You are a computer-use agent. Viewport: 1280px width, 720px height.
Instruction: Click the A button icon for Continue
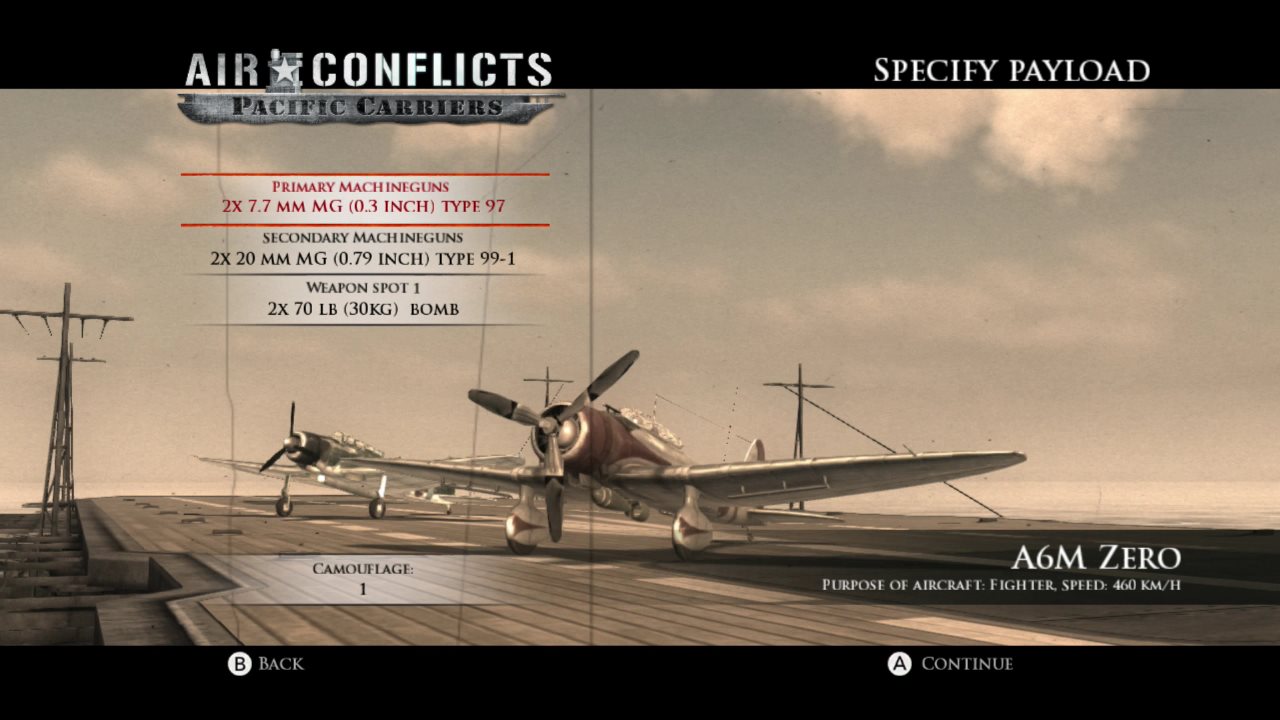902,663
